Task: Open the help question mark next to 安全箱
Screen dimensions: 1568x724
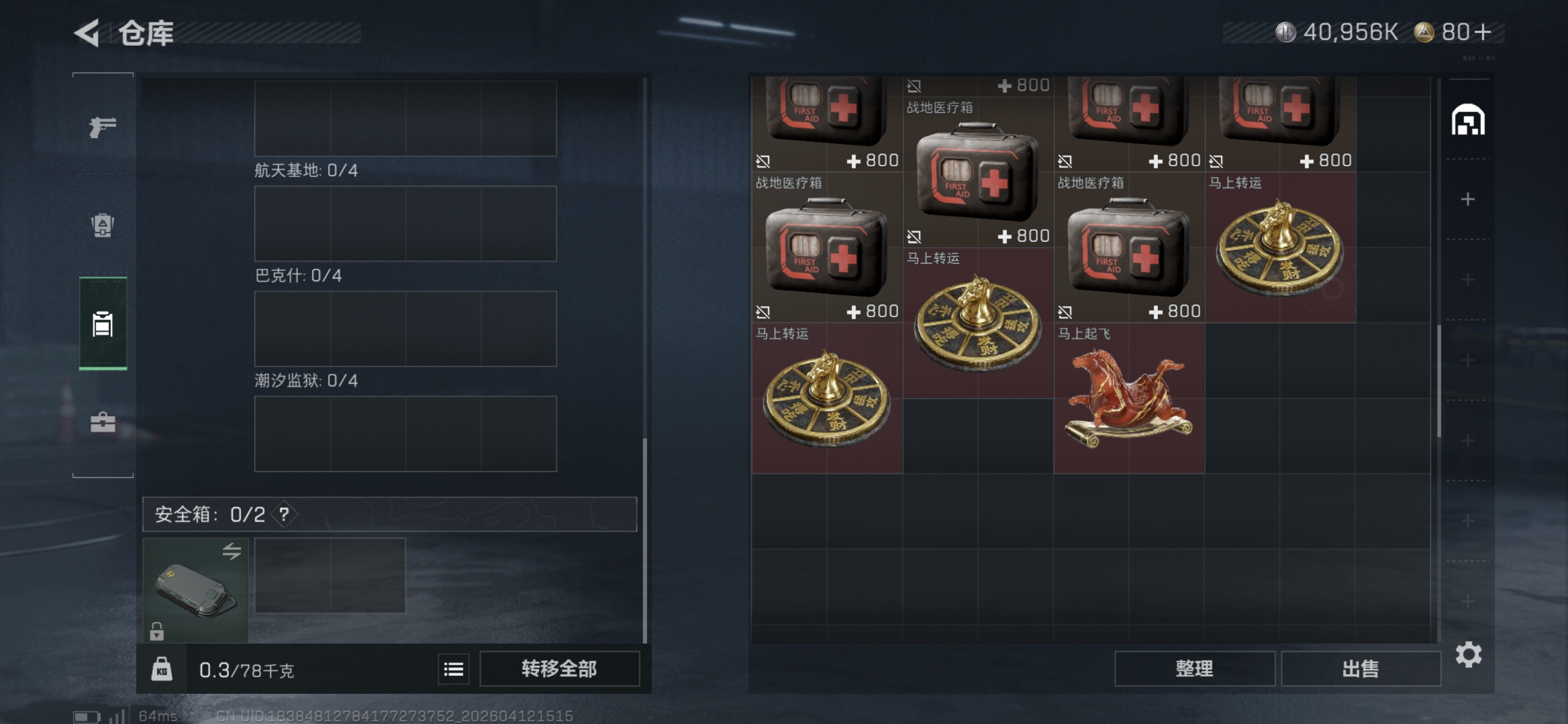Action: [x=283, y=515]
